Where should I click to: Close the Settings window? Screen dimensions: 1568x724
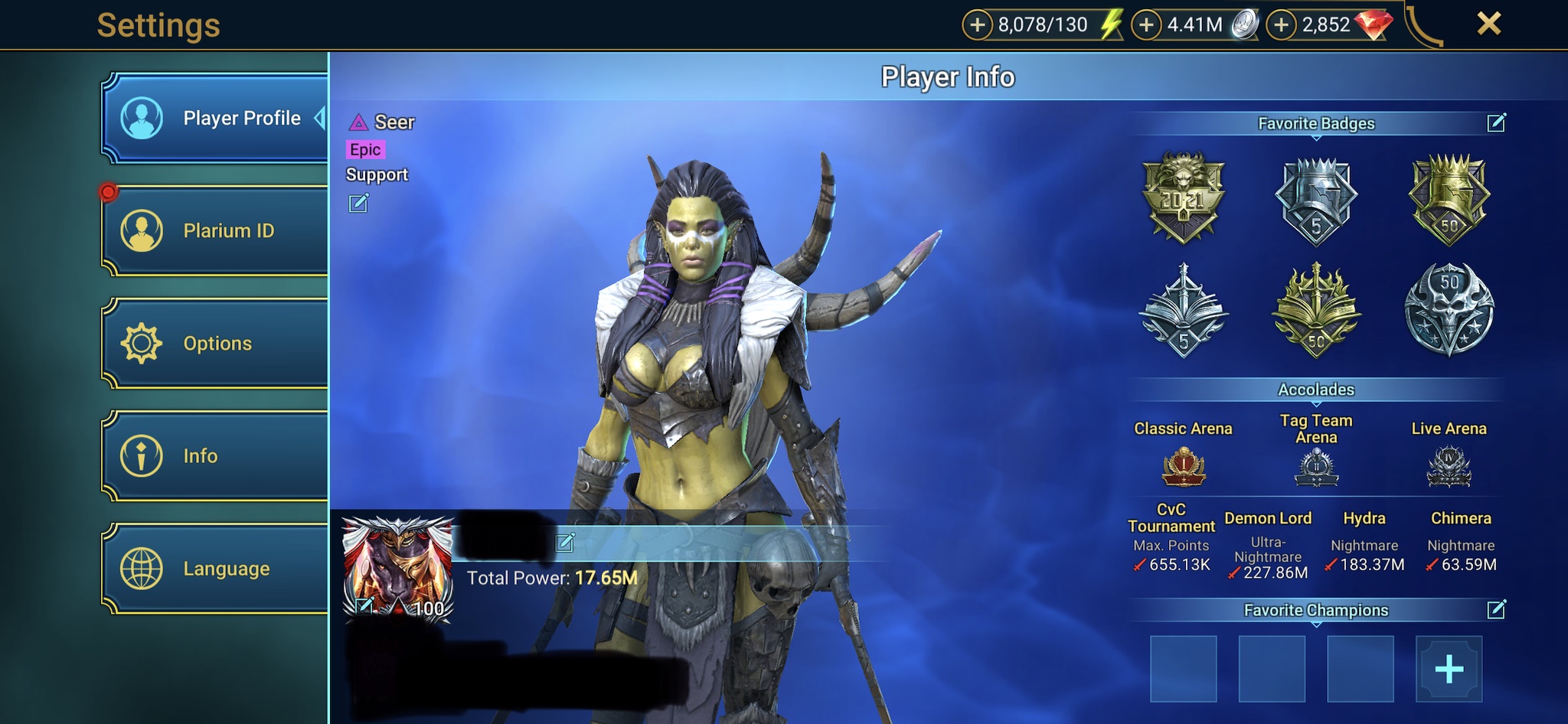click(x=1488, y=24)
